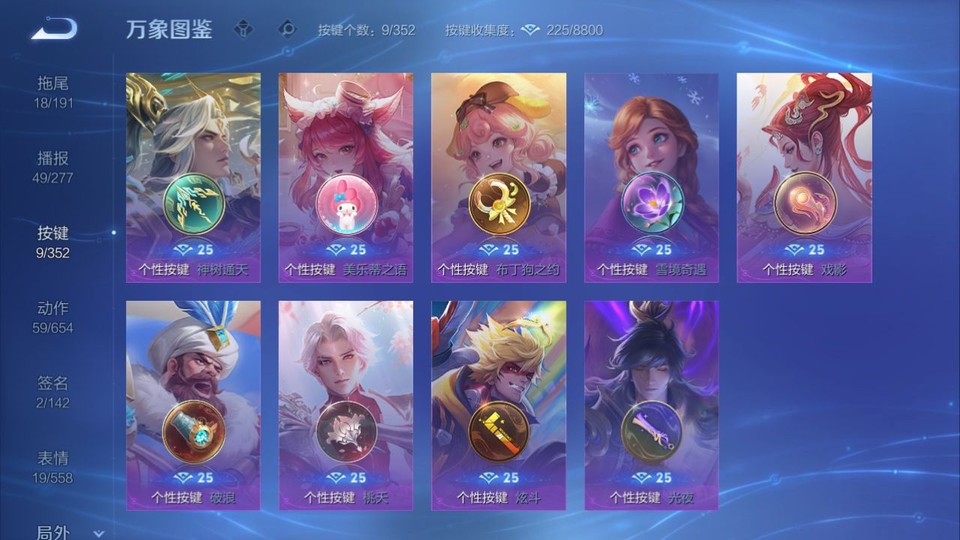Switch to the 签名 category

[x=53, y=391]
